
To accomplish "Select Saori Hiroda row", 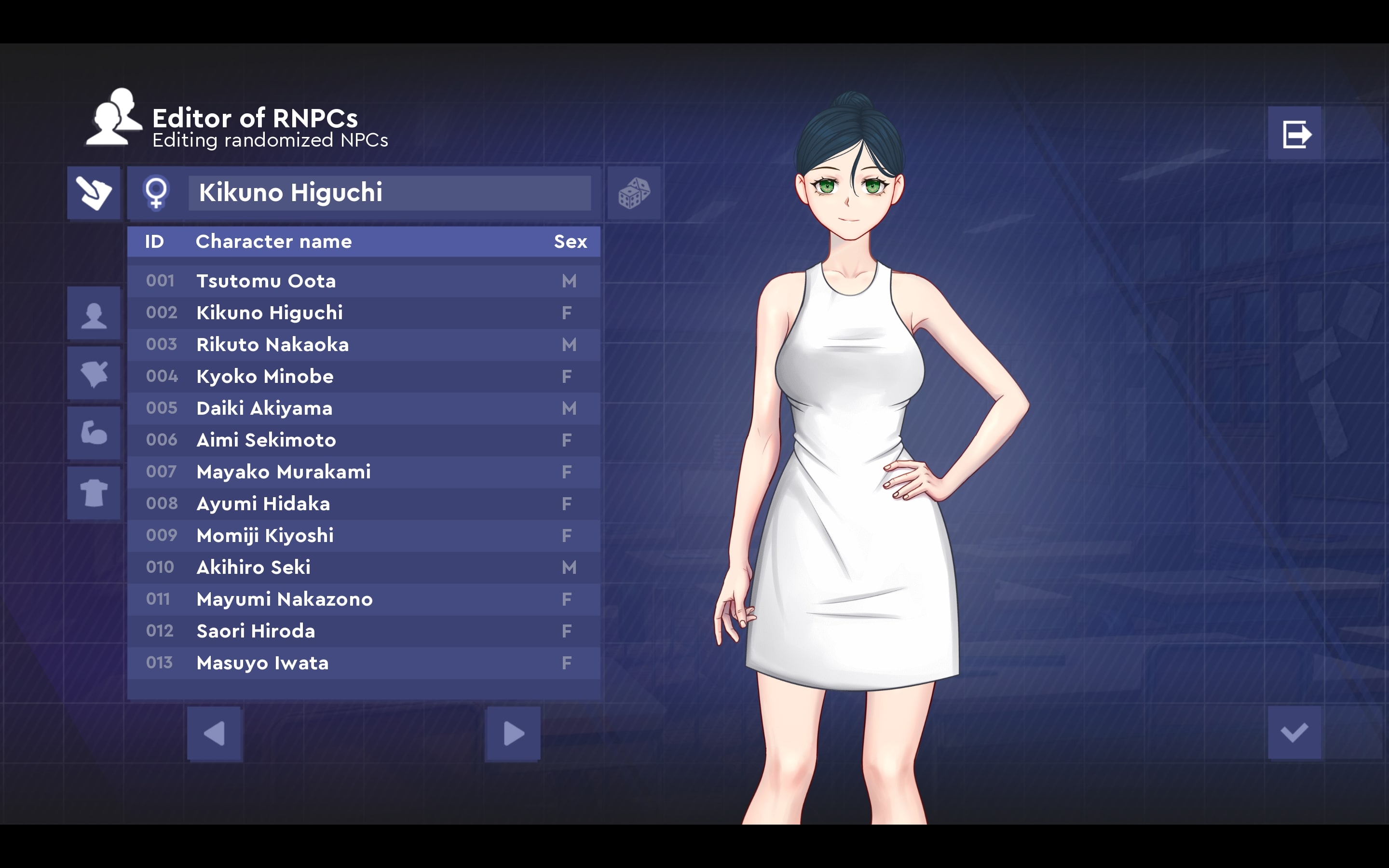I will tap(363, 631).
